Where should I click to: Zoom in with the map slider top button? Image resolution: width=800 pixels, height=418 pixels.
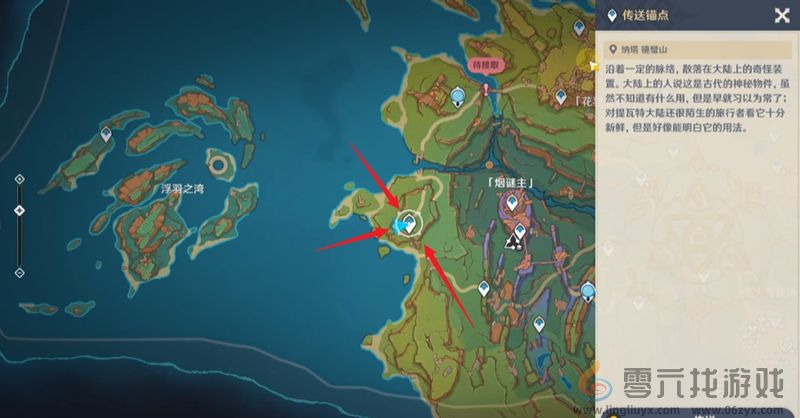[x=19, y=180]
